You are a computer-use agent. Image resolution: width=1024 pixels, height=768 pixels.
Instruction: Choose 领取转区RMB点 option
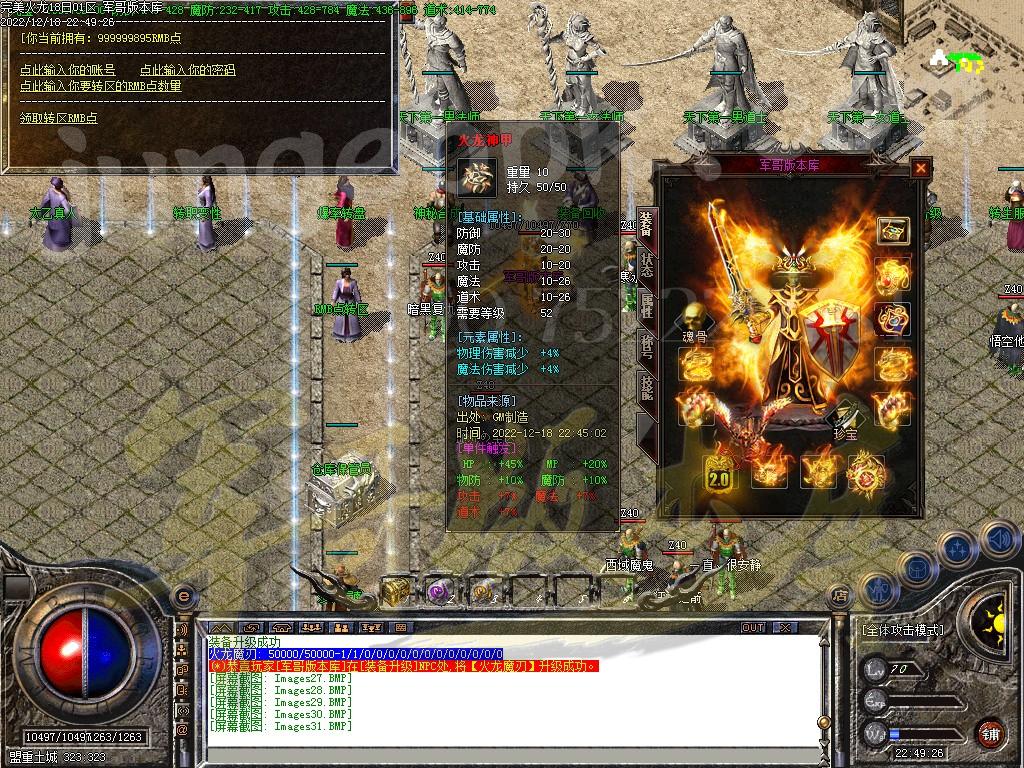point(59,118)
